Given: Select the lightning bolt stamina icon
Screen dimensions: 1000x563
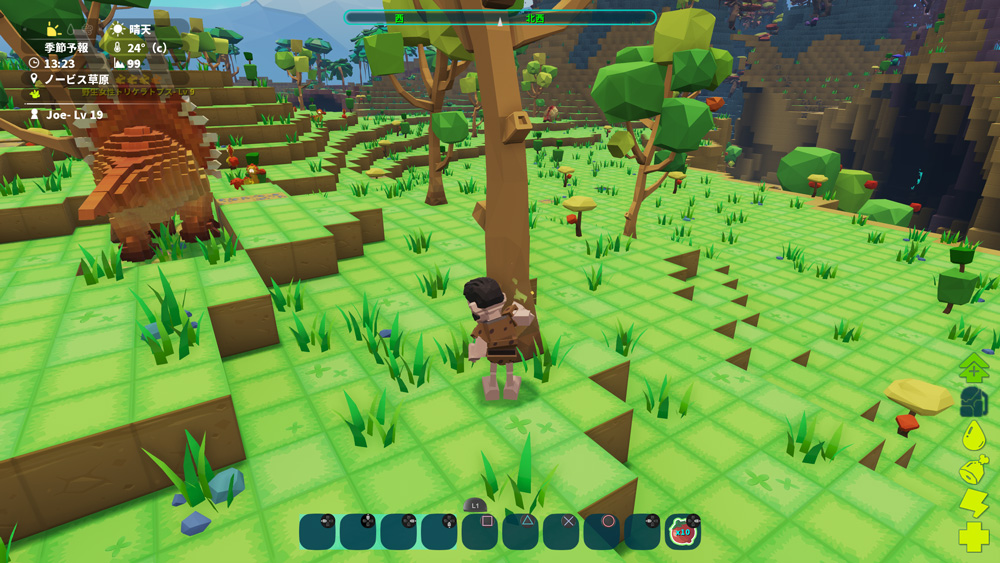Looking at the screenshot, I should point(974,503).
